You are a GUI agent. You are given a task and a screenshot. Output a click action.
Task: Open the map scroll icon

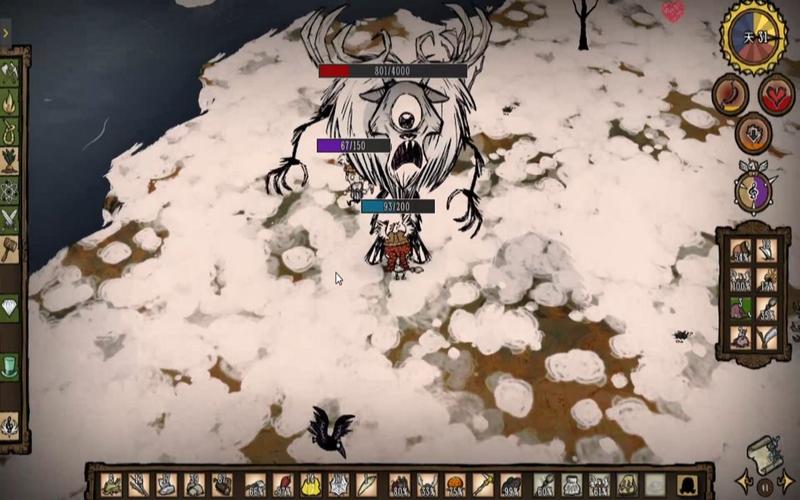[763, 452]
